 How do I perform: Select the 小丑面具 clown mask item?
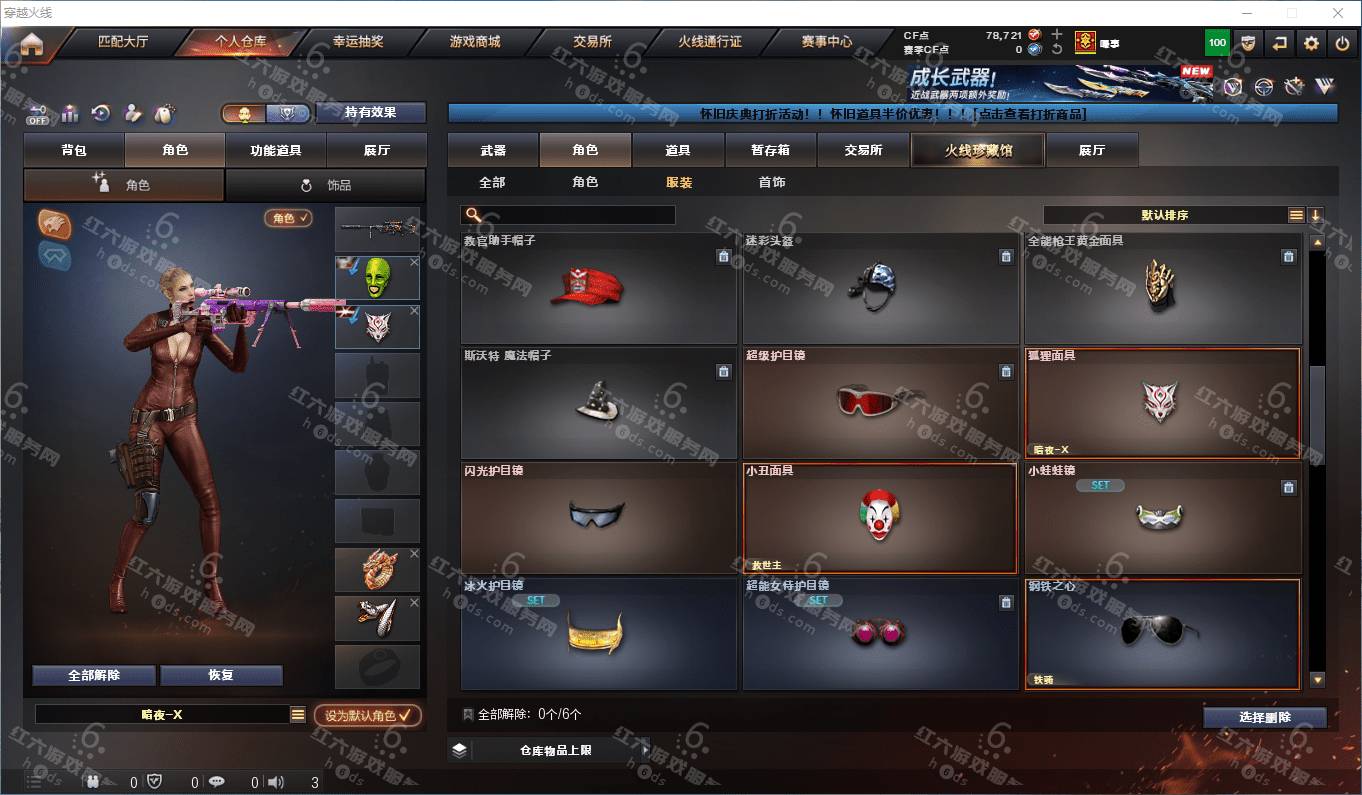(879, 517)
